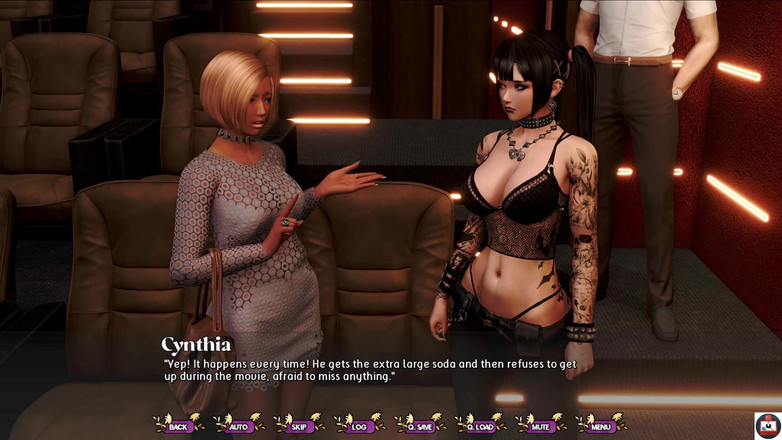Go back one line with the BACK button

point(179,426)
